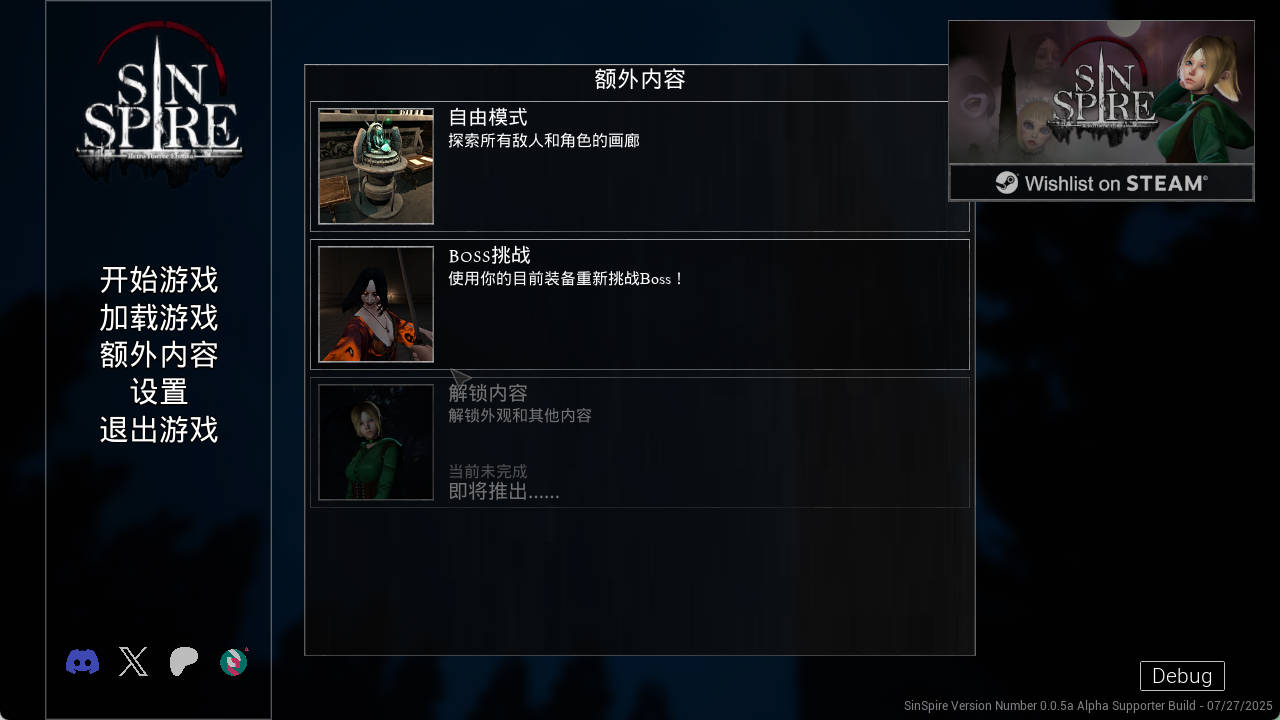1280x720 pixels.
Task: Open the X (Twitter) social icon
Action: coord(132,661)
